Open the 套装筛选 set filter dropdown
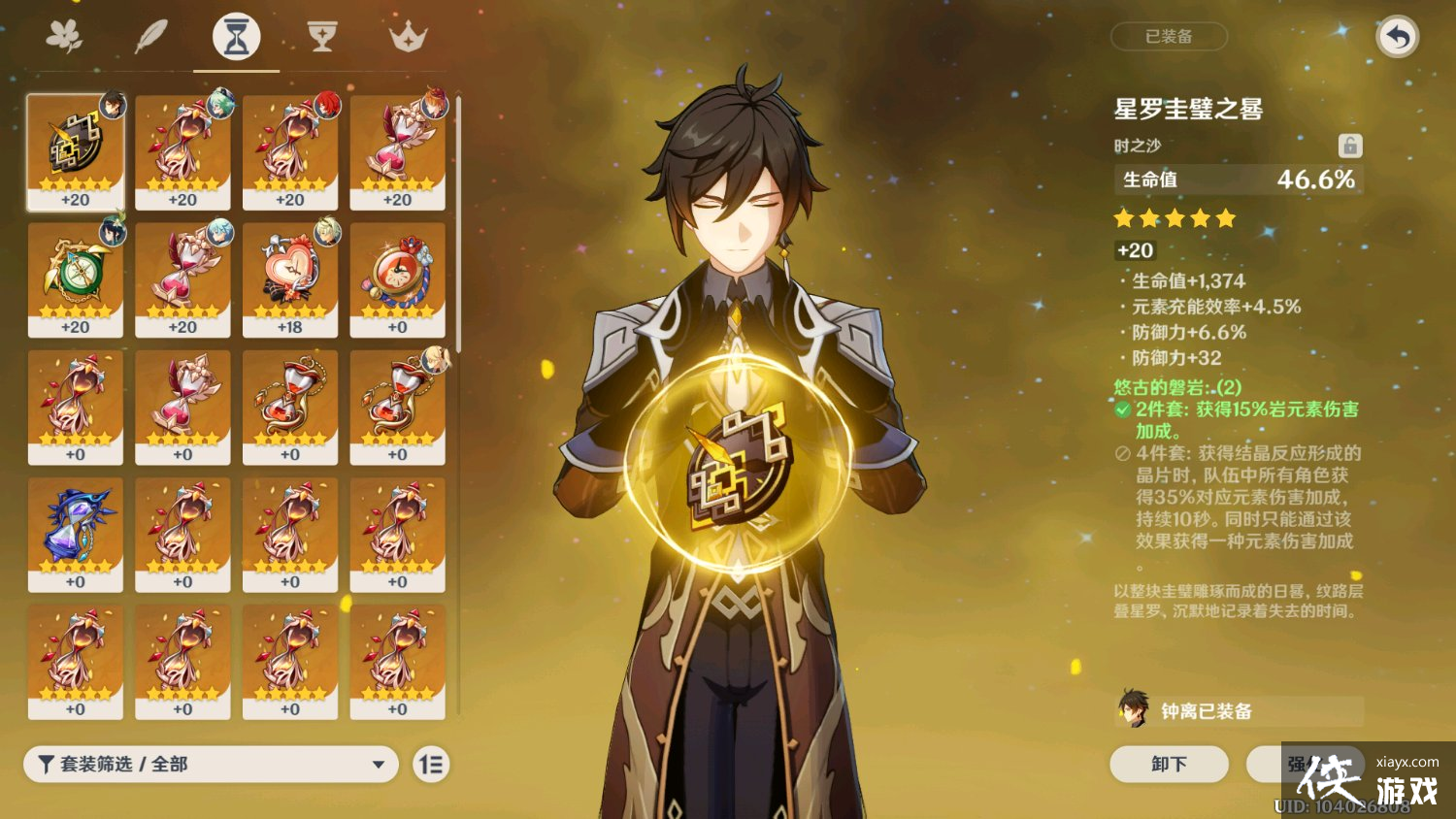This screenshot has width=1456, height=819. coord(209,765)
